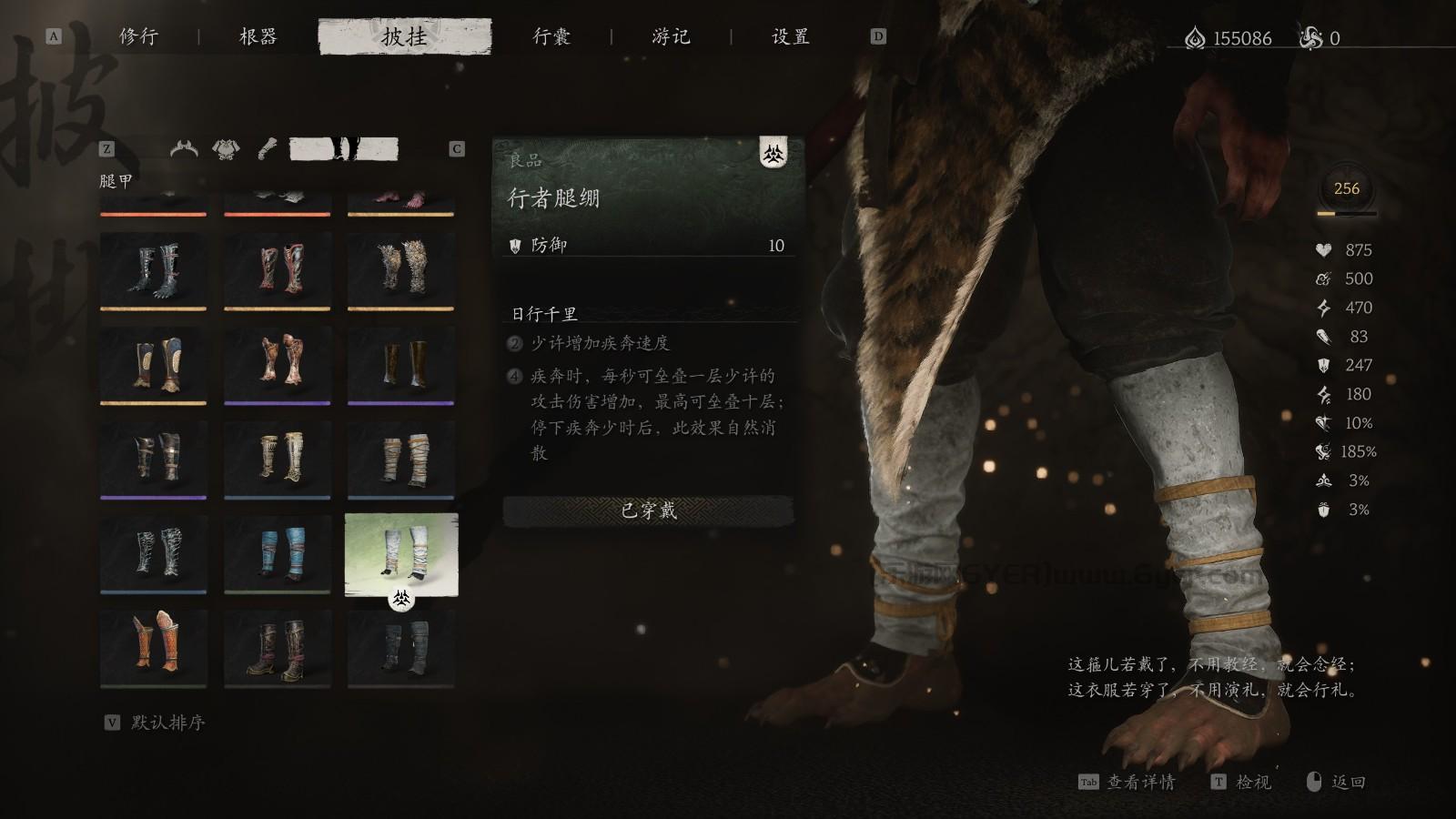Viewport: 1456px width, 819px height.
Task: Click the critical chance icon beside 10%
Action: tap(1324, 424)
